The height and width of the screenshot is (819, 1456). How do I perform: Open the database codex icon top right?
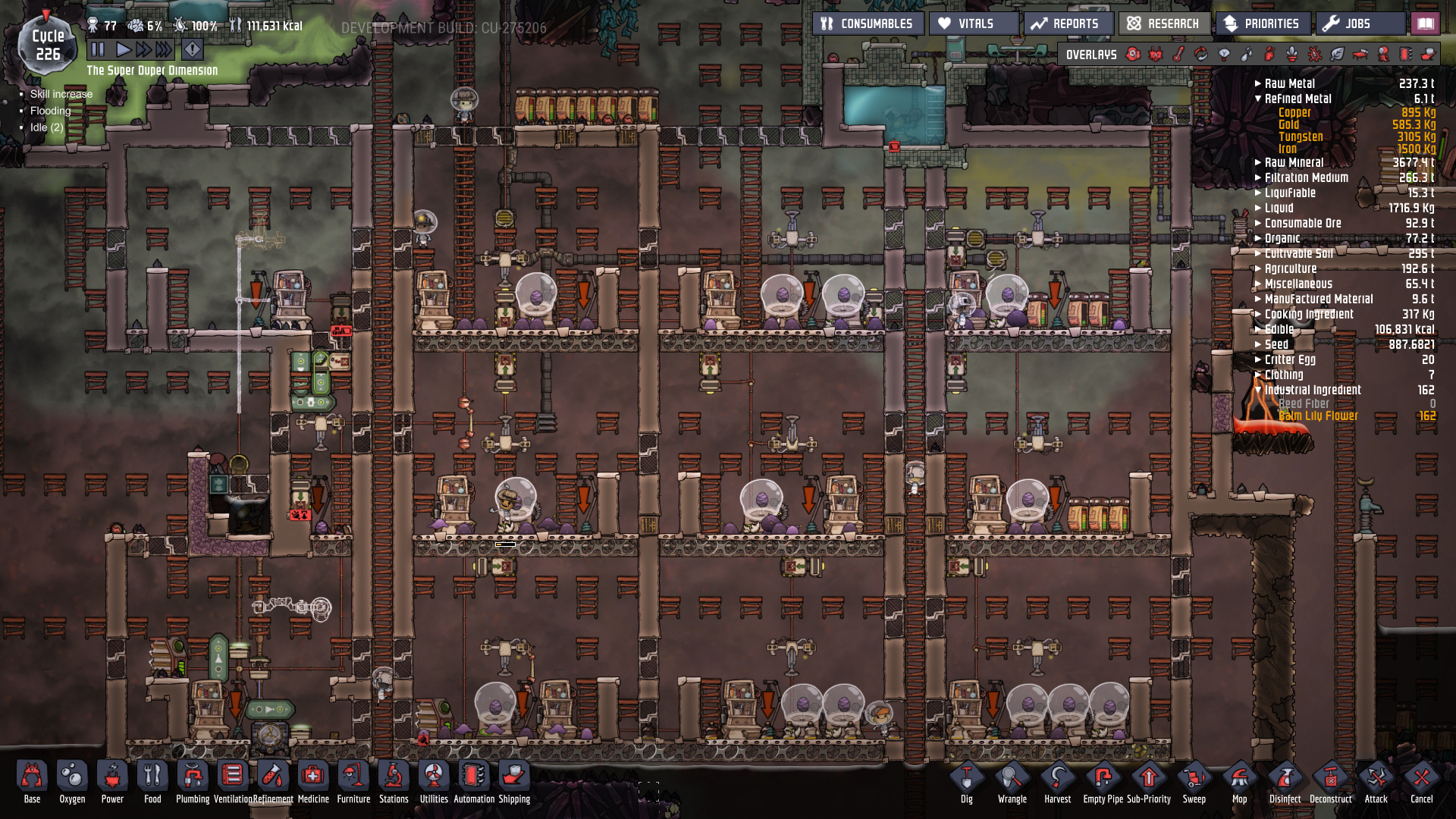click(1425, 24)
